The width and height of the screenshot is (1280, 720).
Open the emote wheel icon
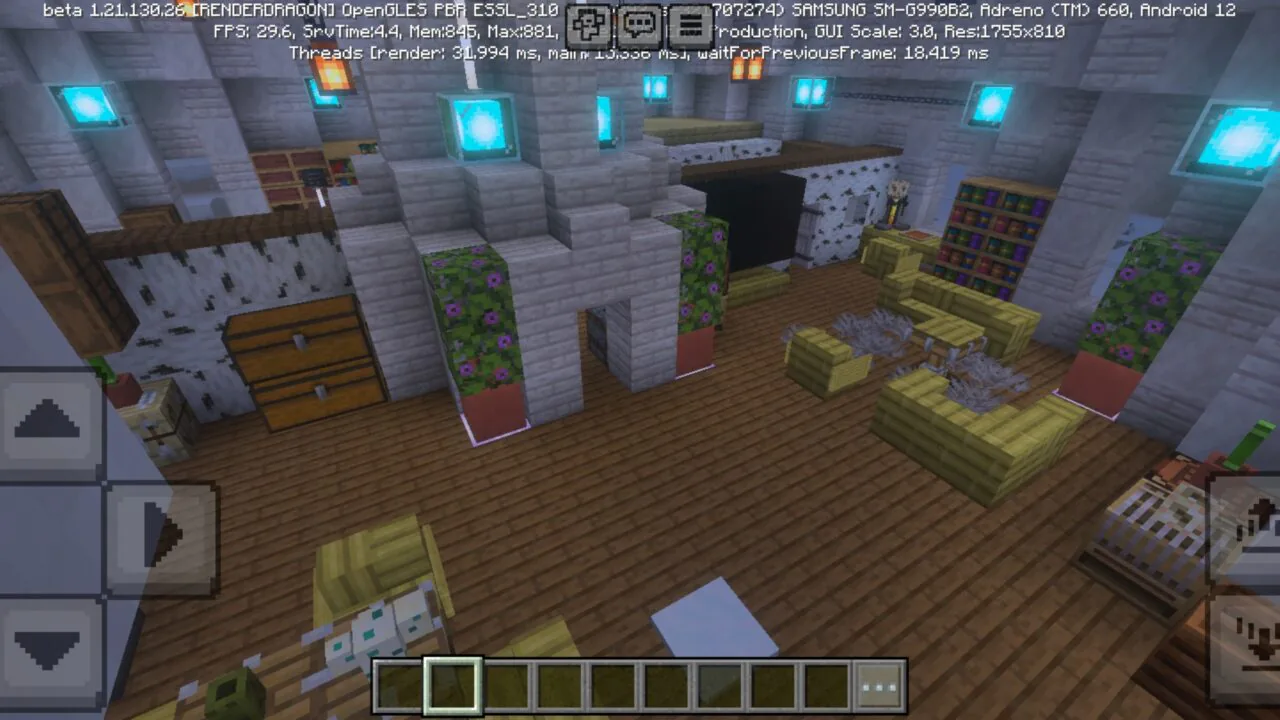[587, 26]
